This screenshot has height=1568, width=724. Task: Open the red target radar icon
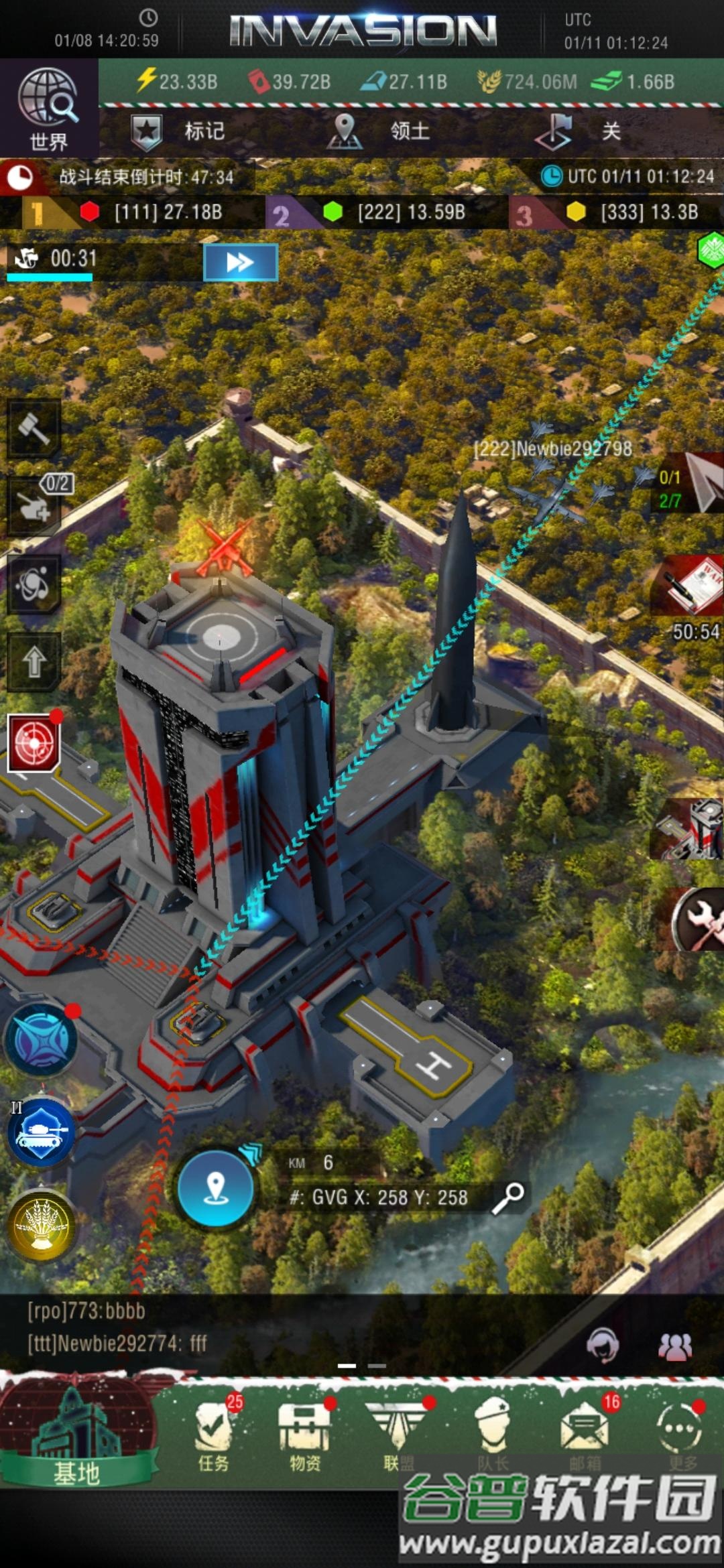34,743
